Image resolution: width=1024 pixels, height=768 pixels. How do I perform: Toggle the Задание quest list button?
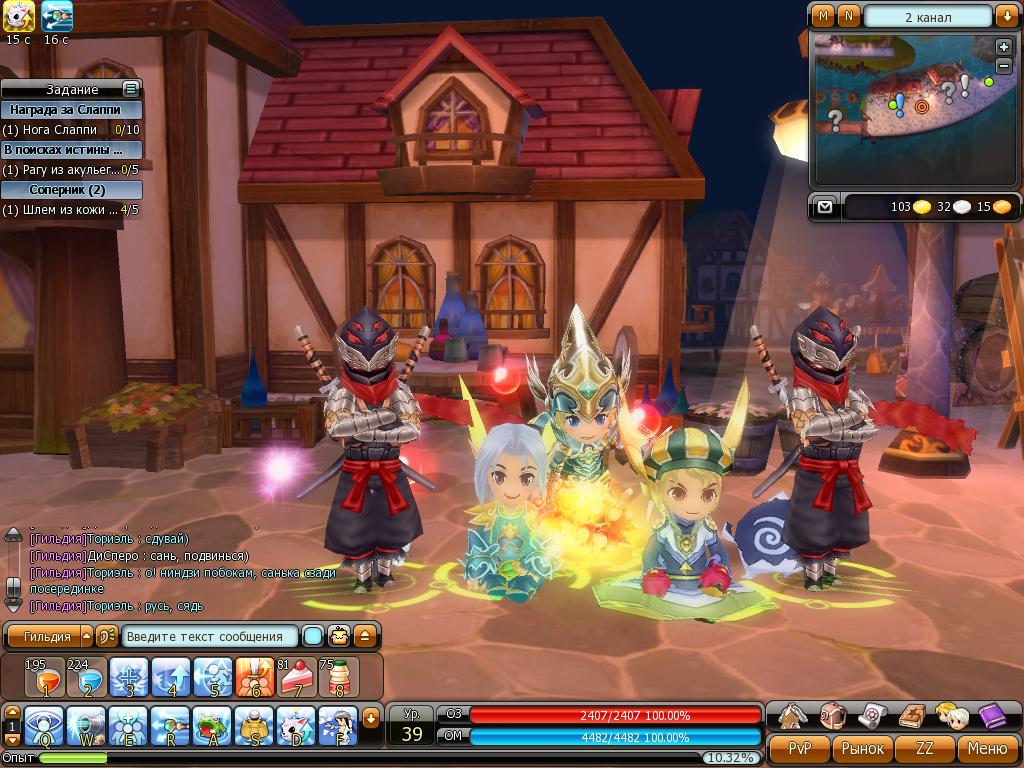pyautogui.click(x=130, y=89)
